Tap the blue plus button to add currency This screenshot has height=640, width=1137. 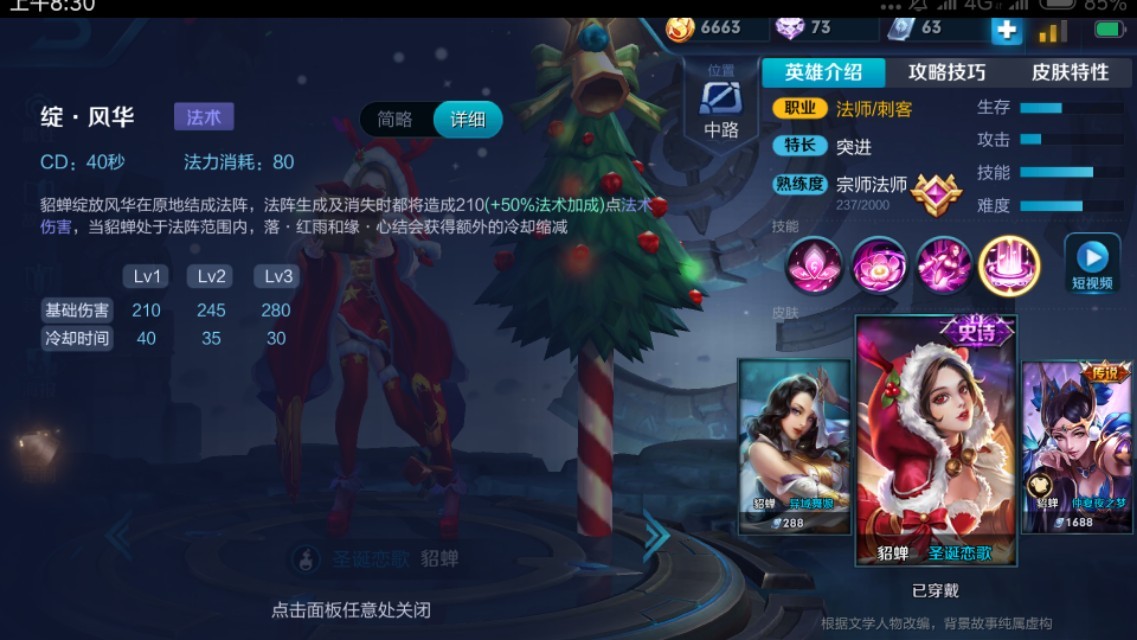pyautogui.click(x=1006, y=30)
